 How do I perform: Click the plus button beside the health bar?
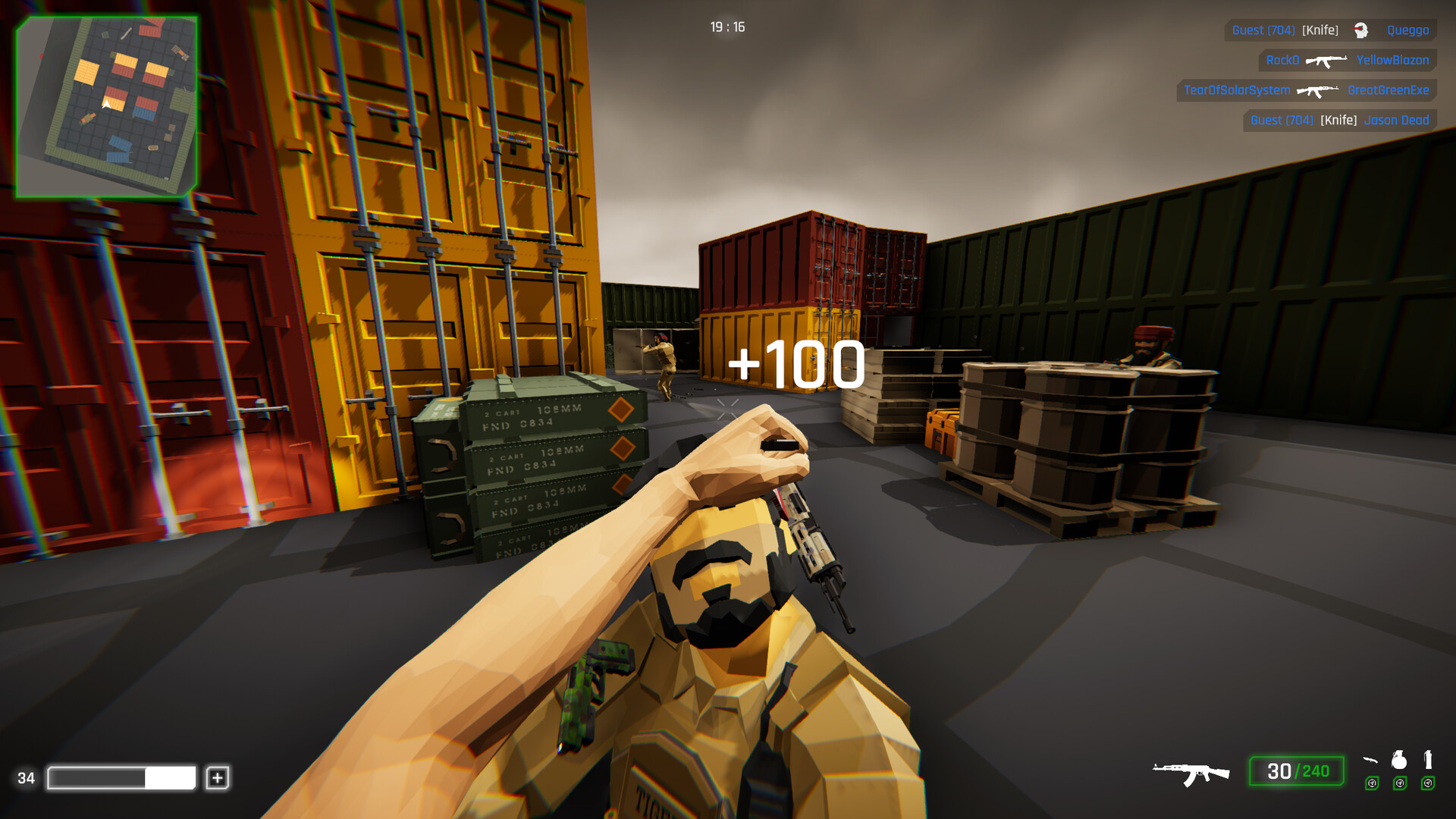219,777
